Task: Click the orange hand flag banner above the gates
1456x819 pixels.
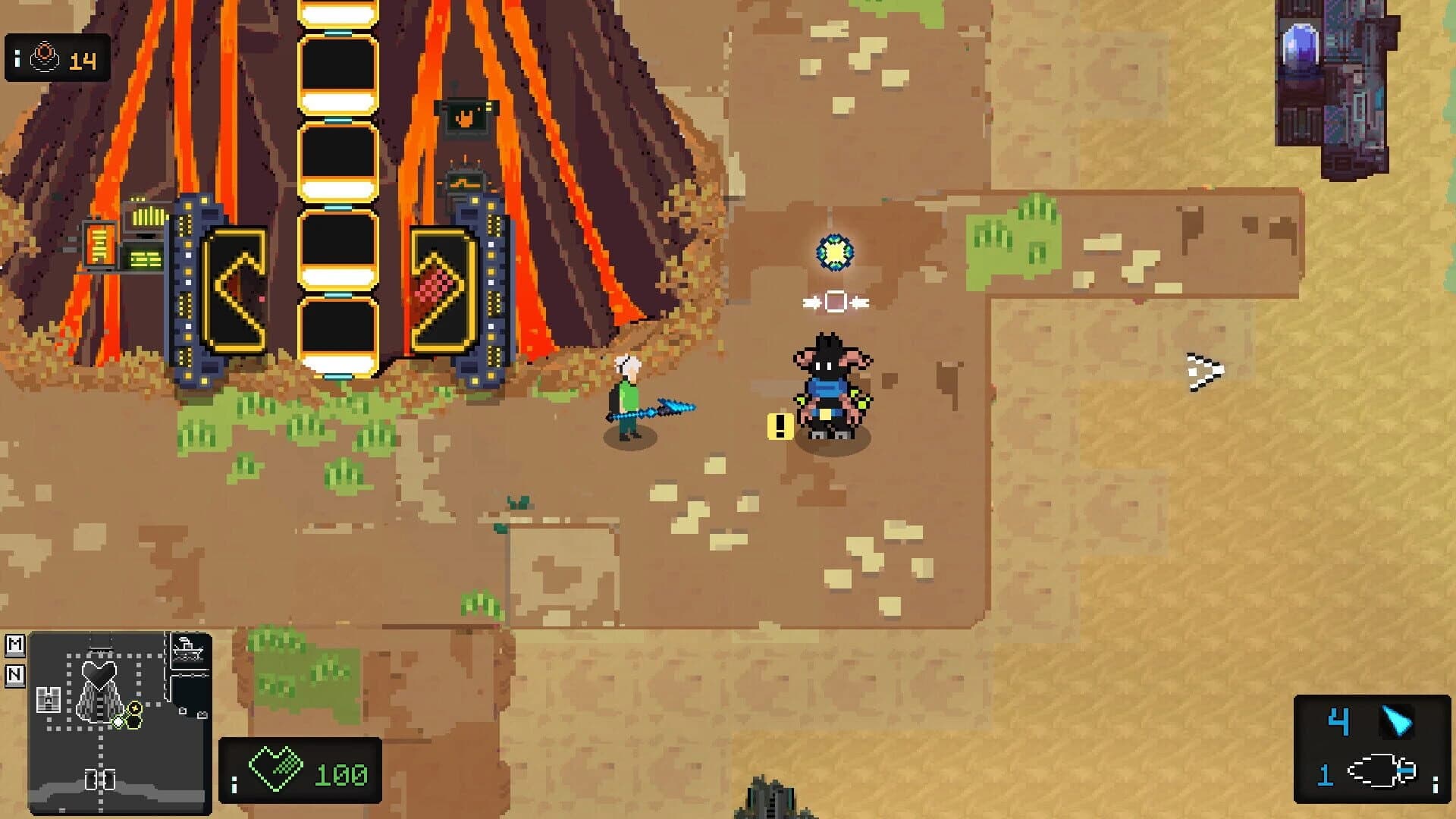Action: [x=465, y=115]
